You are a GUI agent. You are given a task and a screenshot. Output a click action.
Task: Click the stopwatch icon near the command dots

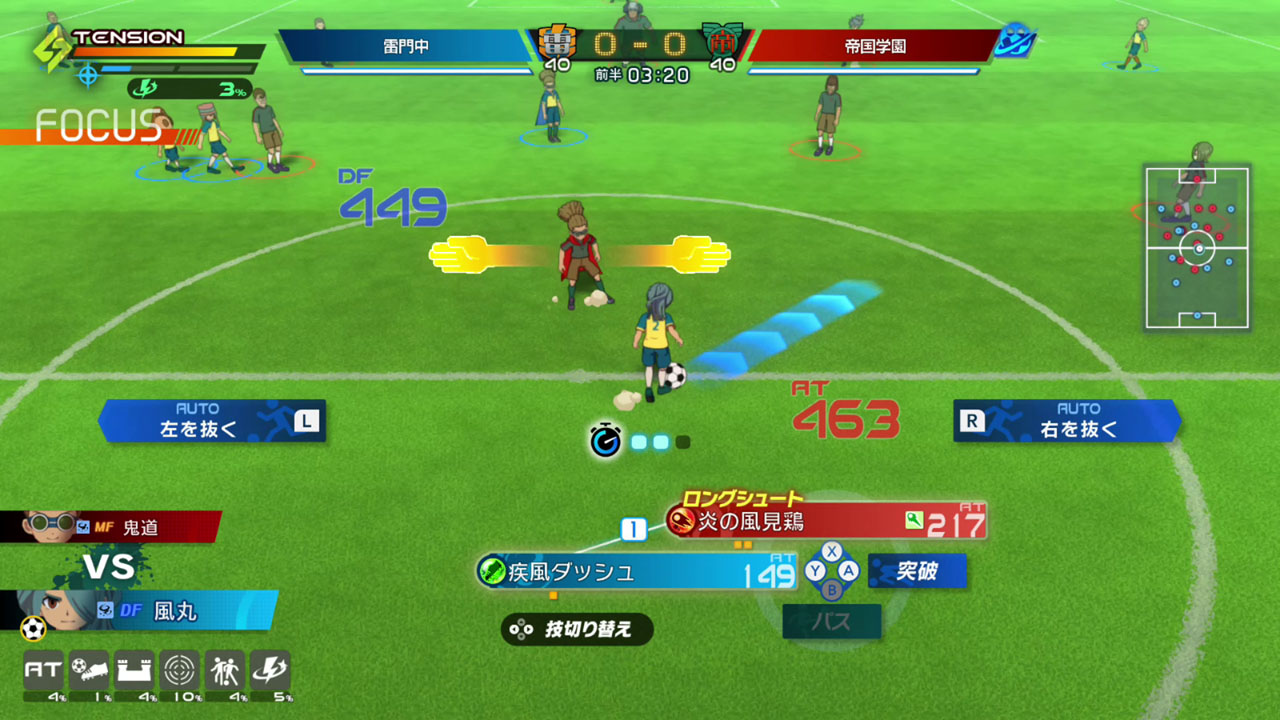click(x=604, y=438)
